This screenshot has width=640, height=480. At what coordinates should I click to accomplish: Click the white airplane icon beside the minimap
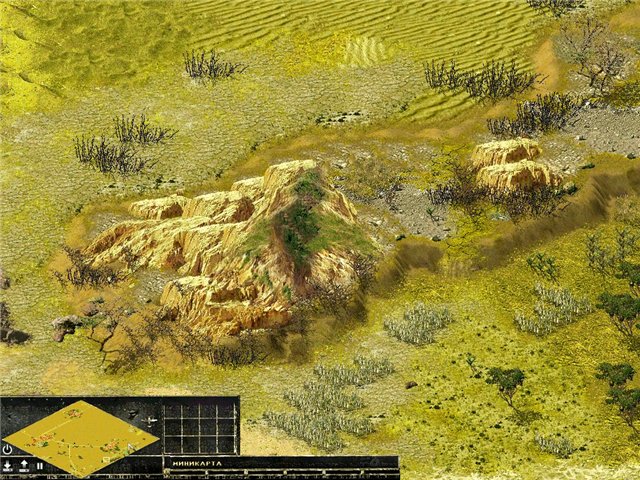(x=149, y=421)
